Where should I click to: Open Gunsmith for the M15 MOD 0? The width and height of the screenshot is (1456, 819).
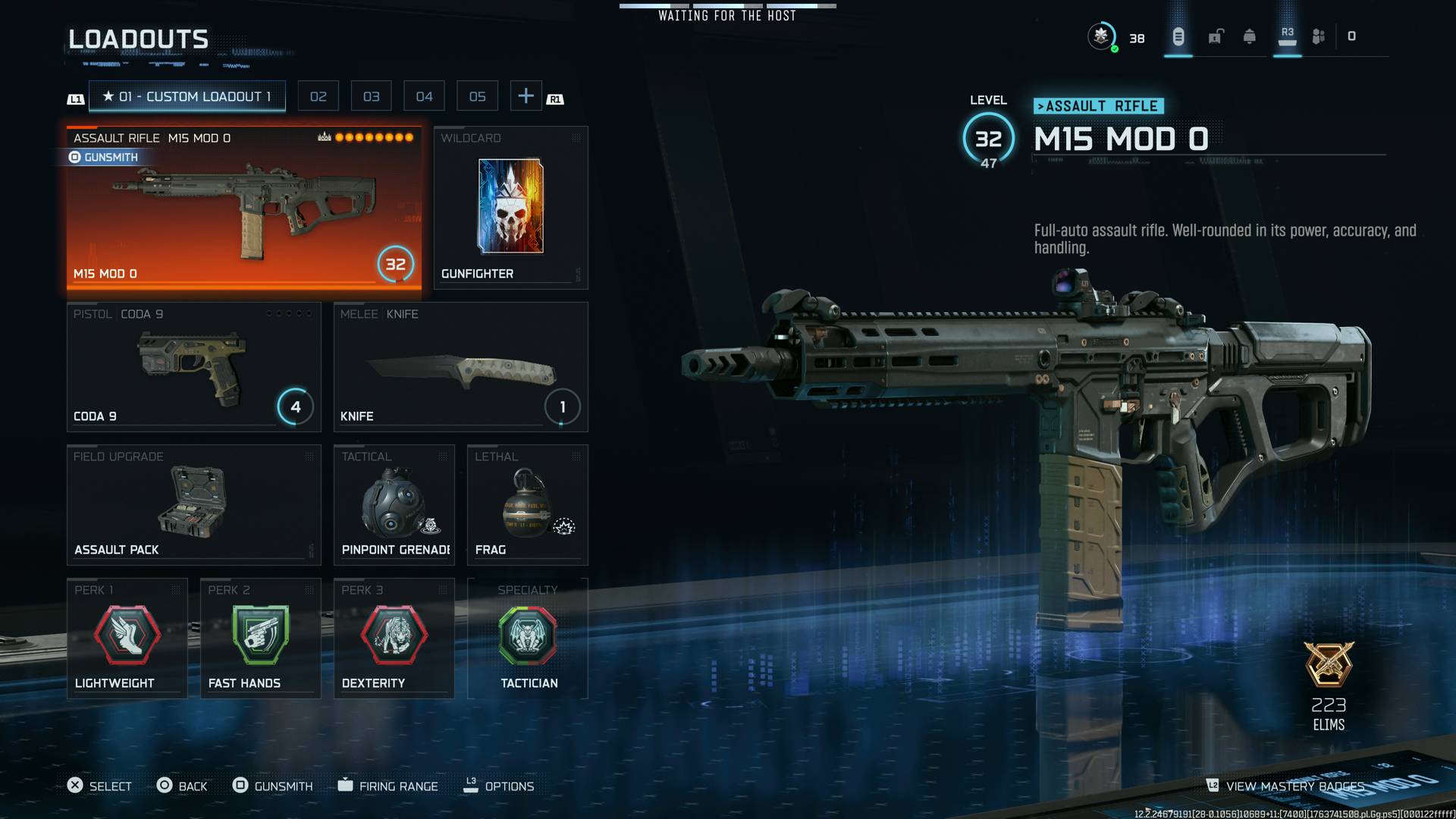point(105,157)
